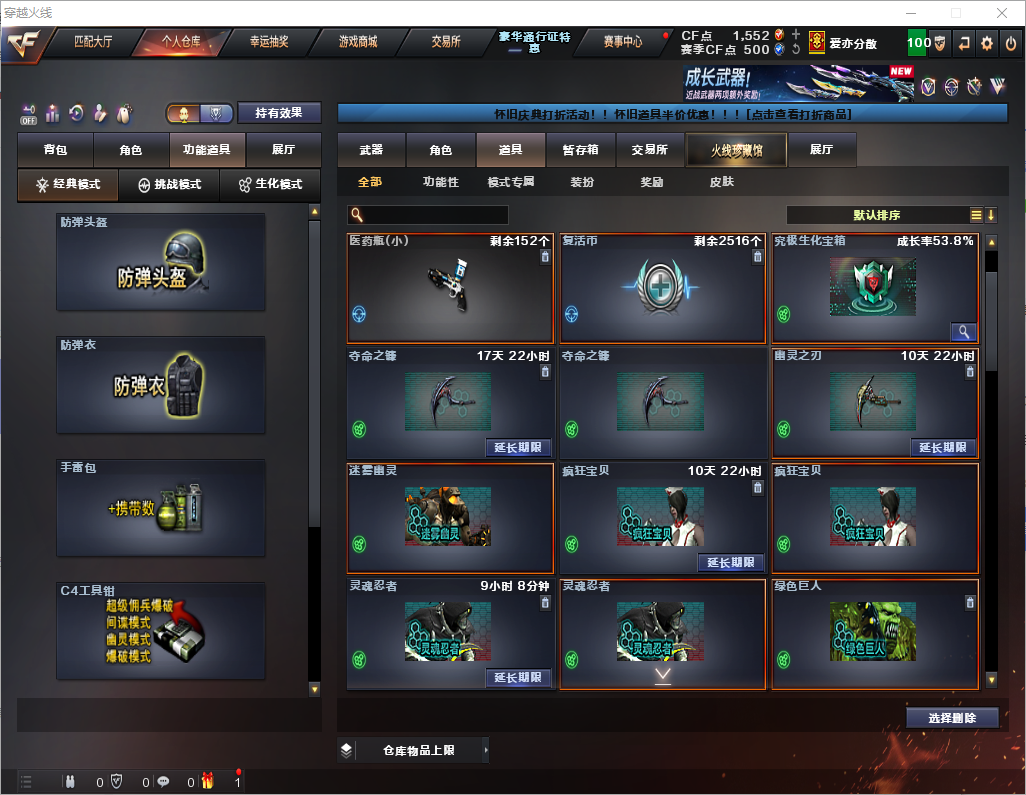This screenshot has height=795, width=1026.
Task: Filter items by 功能性
Action: [440, 182]
